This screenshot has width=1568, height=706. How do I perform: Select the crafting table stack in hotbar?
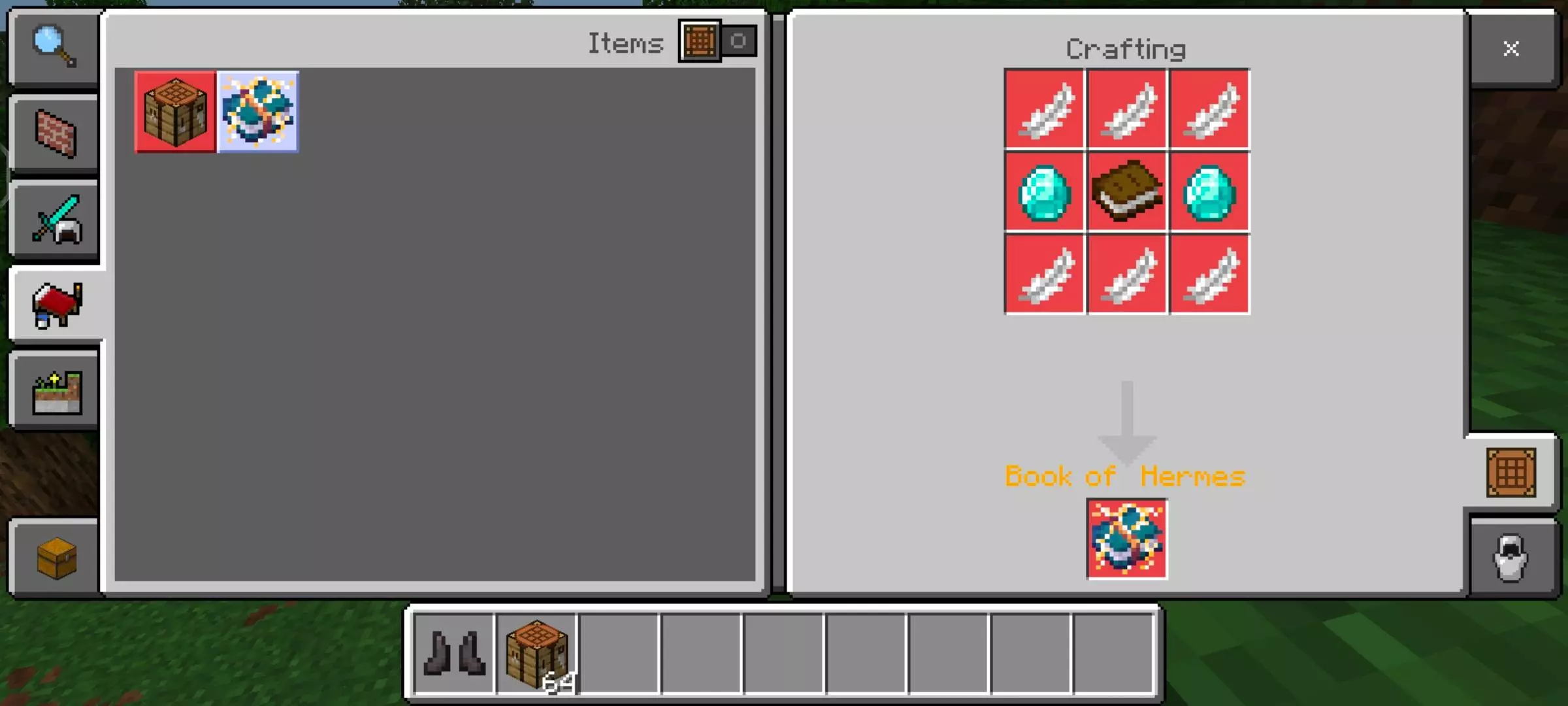[x=537, y=652]
